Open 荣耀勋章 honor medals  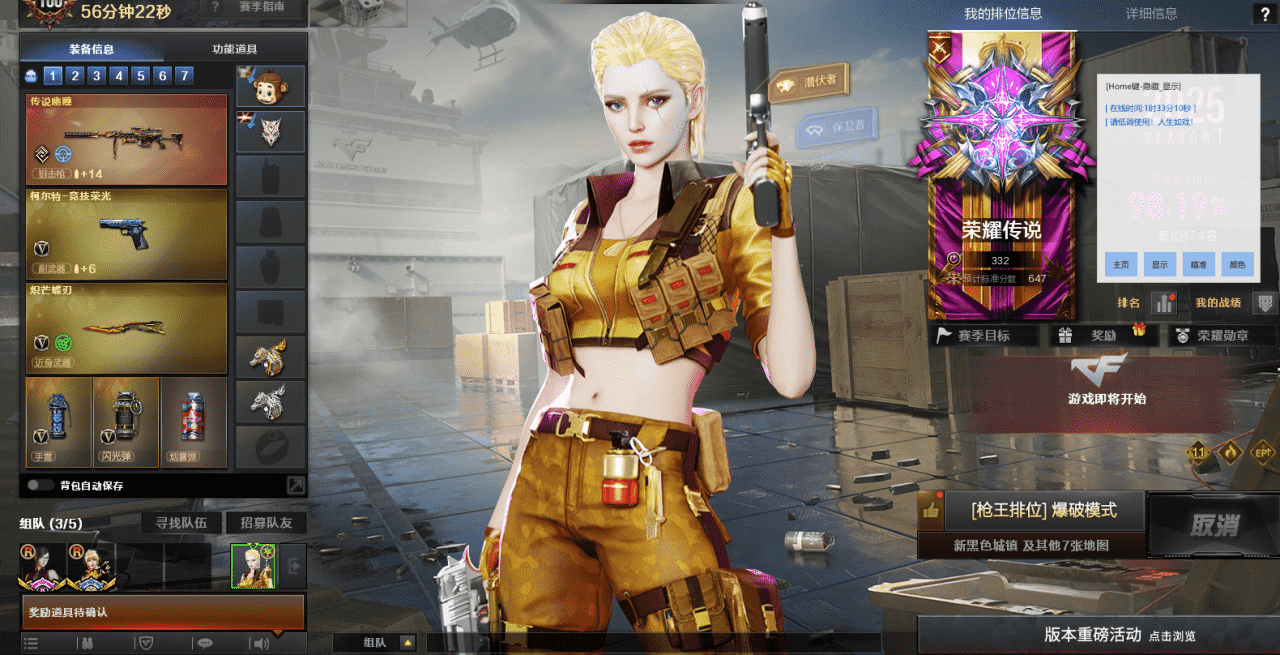pos(1222,336)
